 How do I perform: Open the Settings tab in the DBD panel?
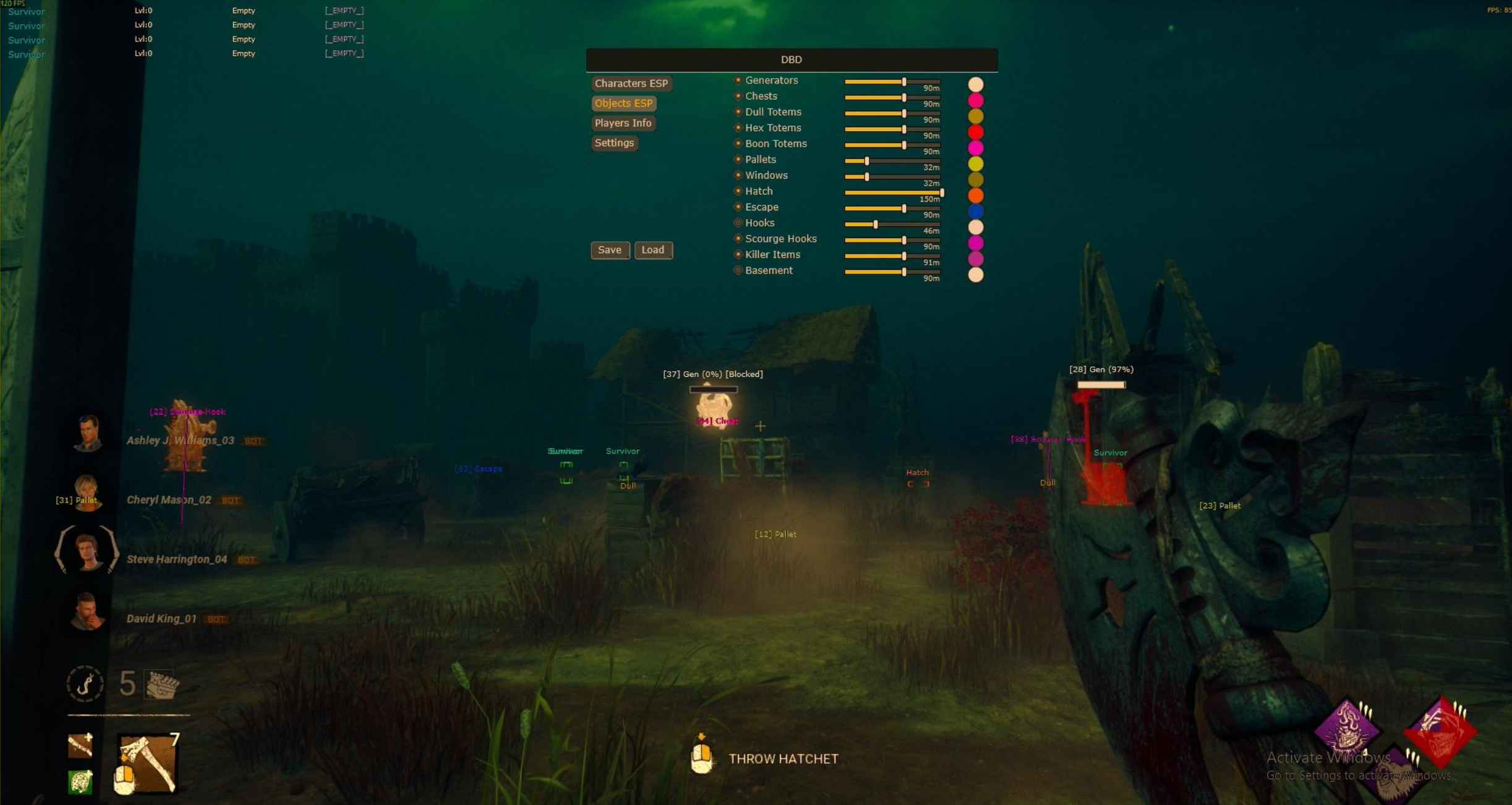point(614,143)
